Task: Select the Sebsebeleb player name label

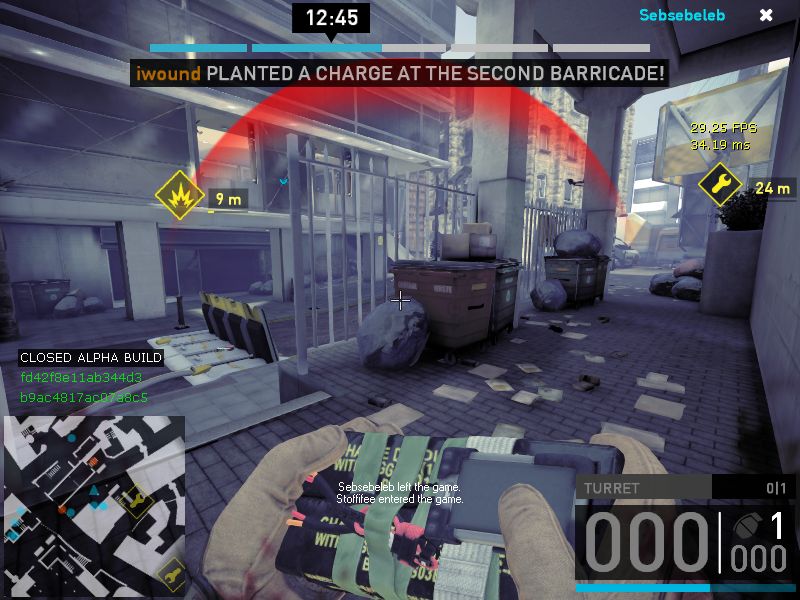Action: (x=682, y=15)
